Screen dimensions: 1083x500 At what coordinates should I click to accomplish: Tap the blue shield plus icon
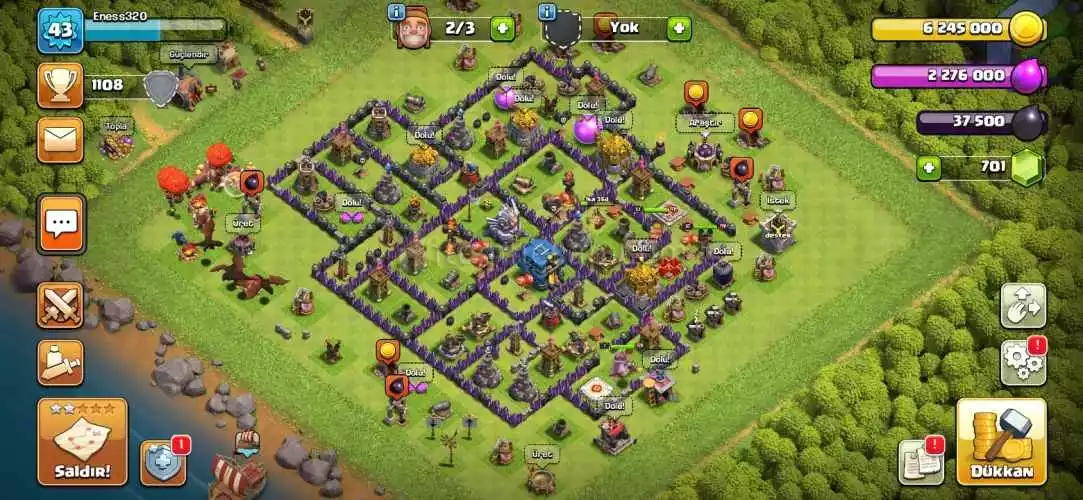click(x=163, y=463)
